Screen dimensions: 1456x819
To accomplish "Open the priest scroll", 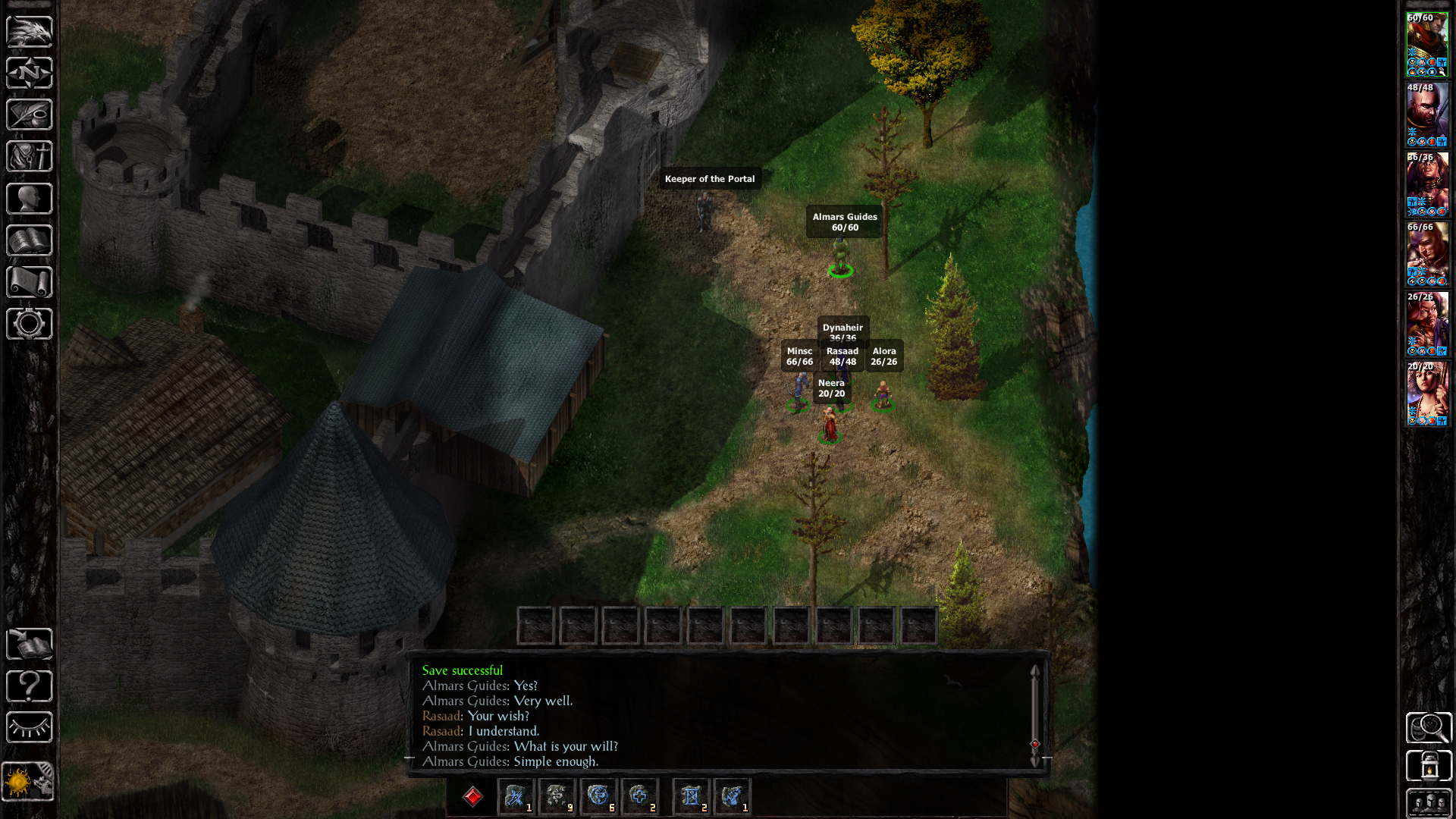I will 29,282.
